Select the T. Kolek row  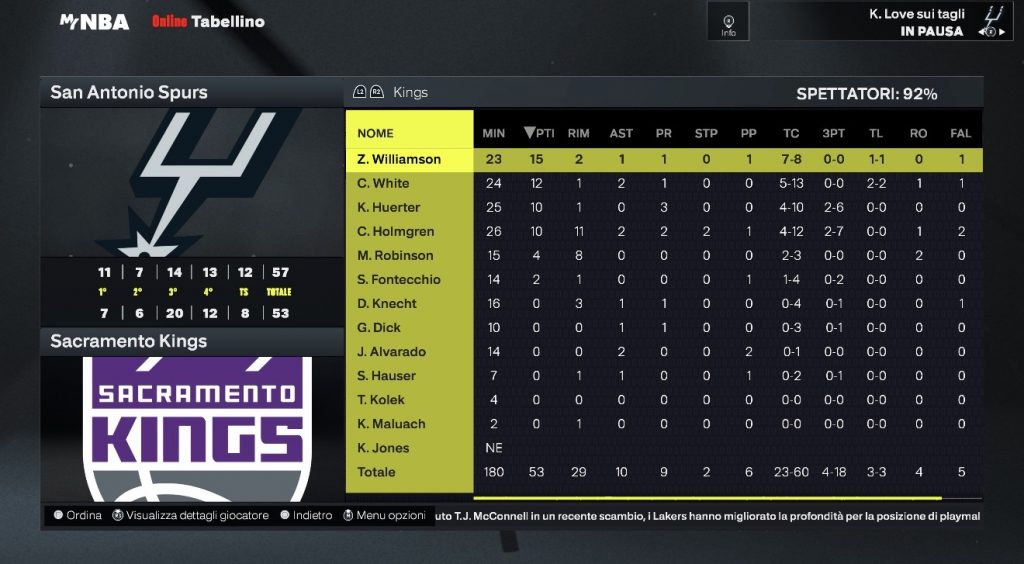click(x=381, y=399)
